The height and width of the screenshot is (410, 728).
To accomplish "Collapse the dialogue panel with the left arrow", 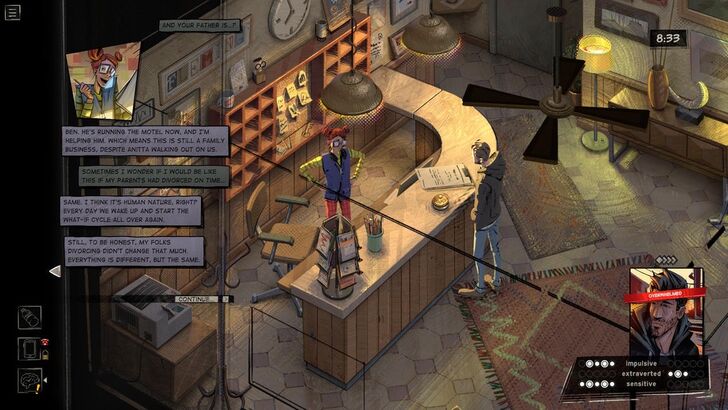I will click(55, 270).
